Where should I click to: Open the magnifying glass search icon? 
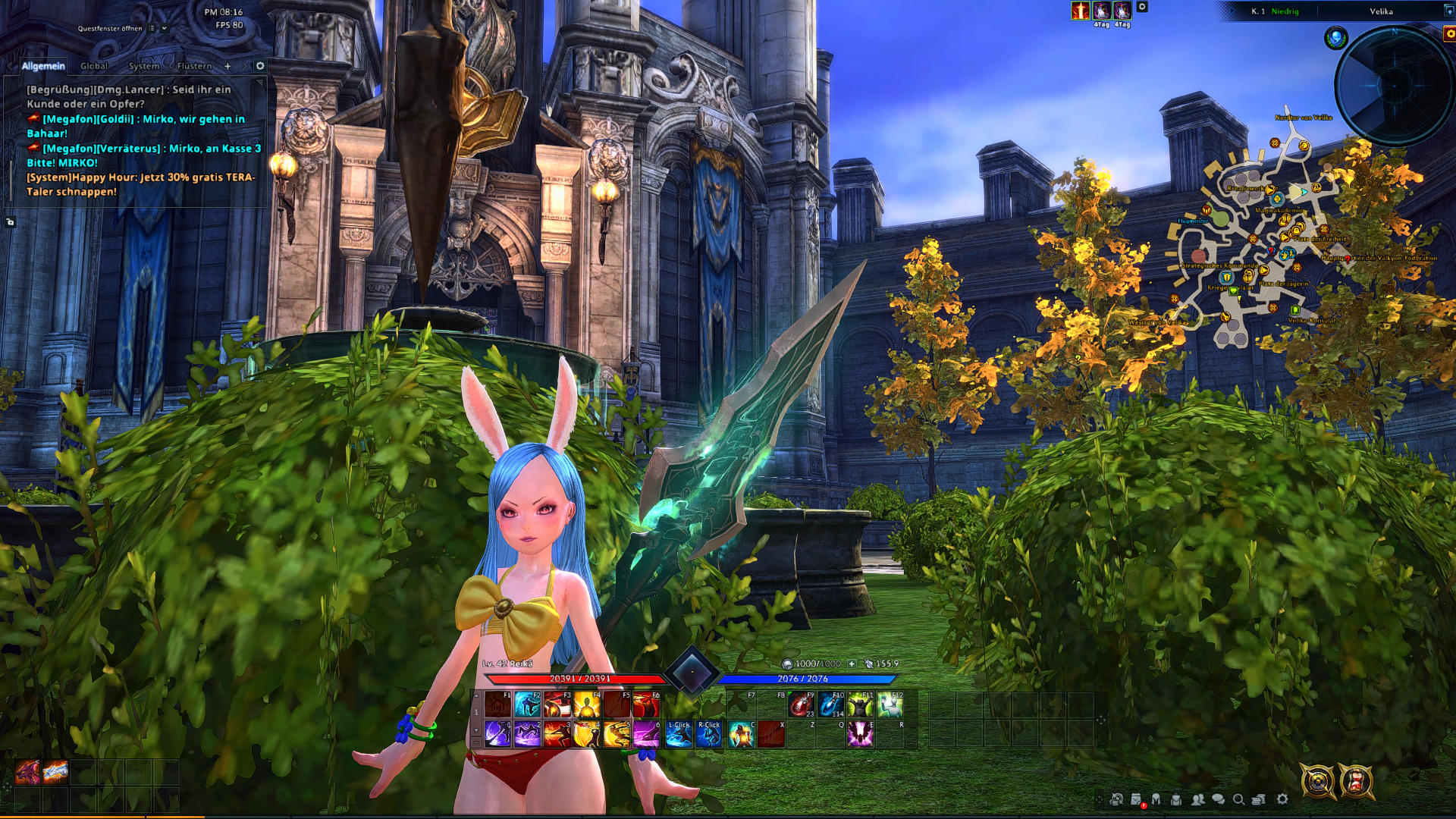click(x=1238, y=799)
